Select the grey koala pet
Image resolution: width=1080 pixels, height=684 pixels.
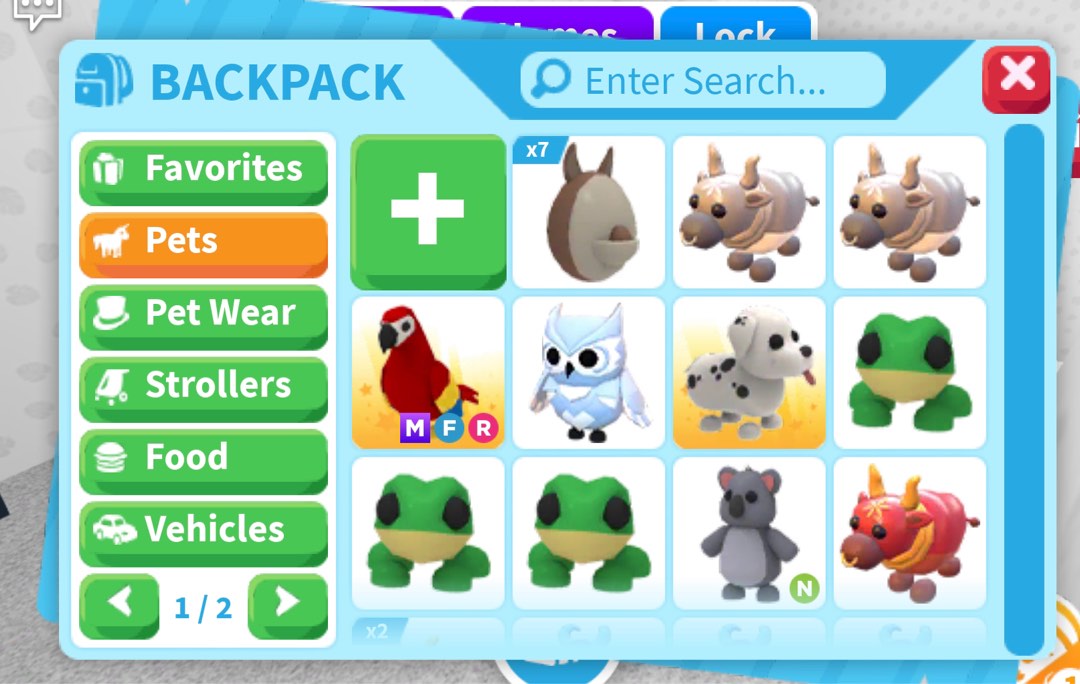pos(749,533)
